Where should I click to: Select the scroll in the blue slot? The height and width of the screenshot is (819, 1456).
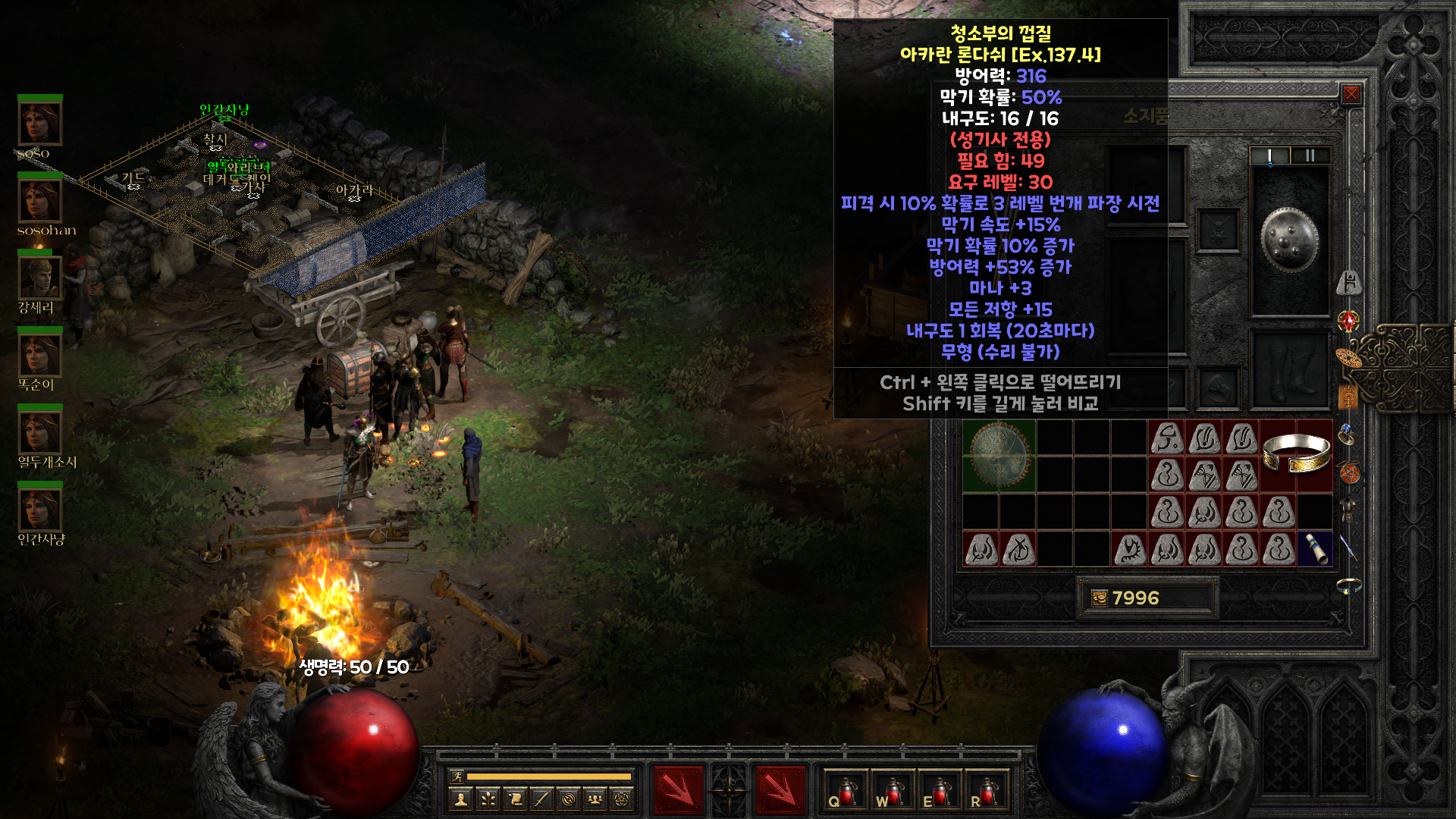pyautogui.click(x=1314, y=548)
